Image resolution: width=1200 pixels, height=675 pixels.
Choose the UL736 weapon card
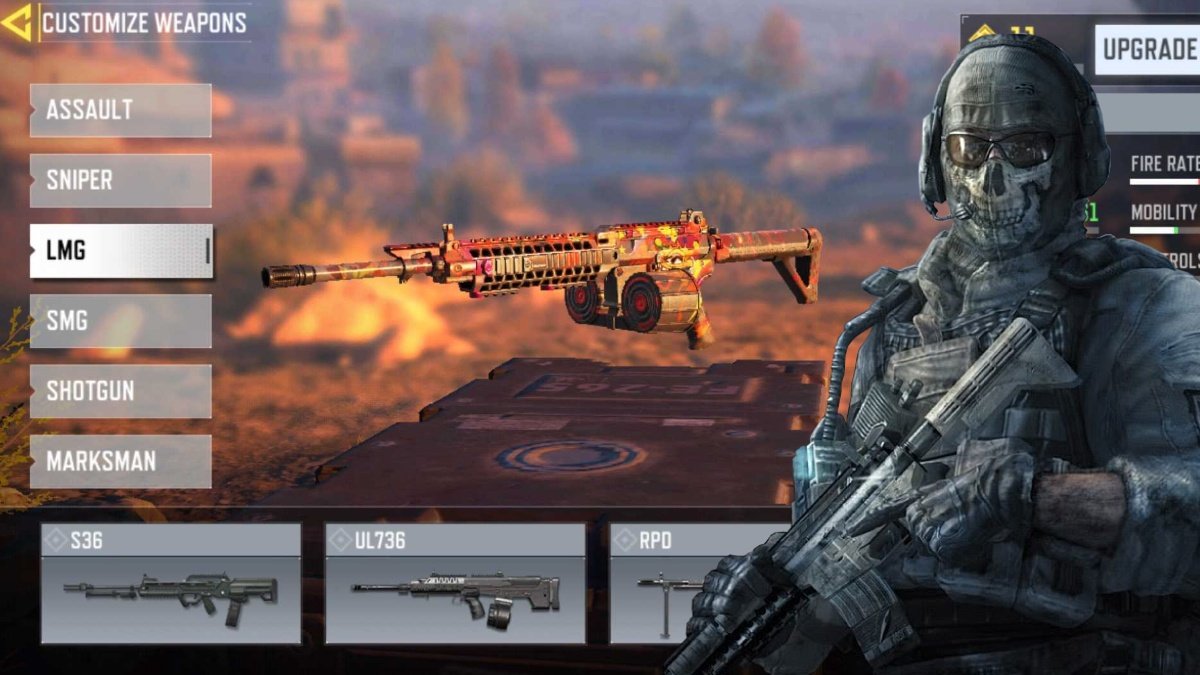(455, 584)
